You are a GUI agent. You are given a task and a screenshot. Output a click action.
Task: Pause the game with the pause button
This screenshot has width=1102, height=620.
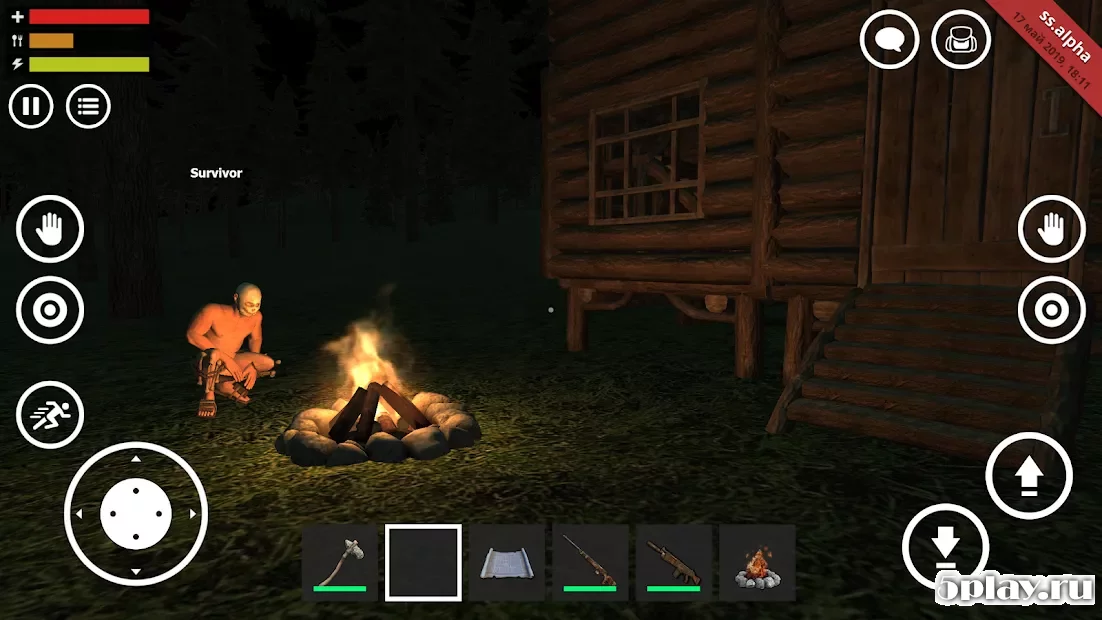point(31,107)
